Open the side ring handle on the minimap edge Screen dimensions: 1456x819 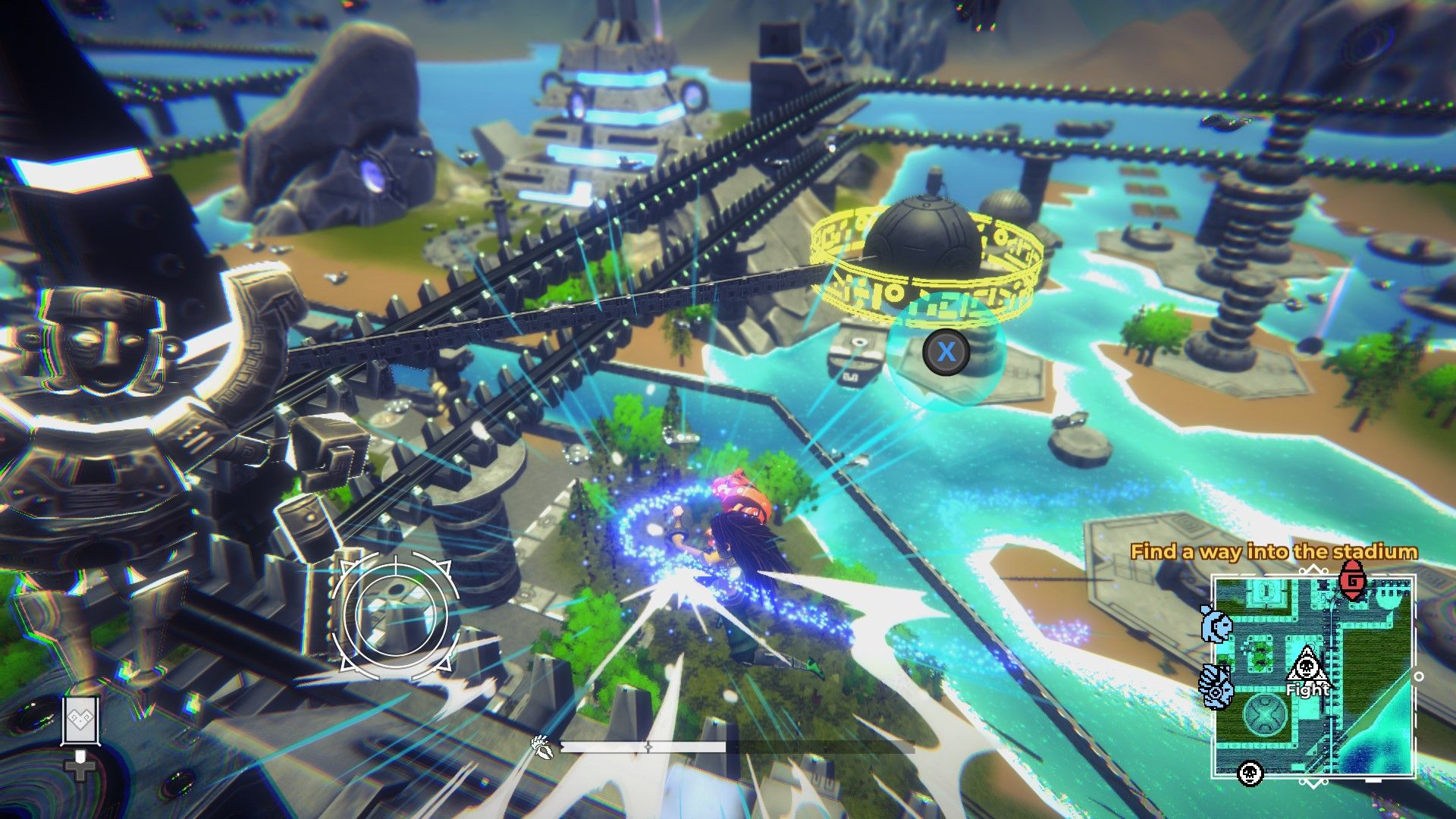1419,676
